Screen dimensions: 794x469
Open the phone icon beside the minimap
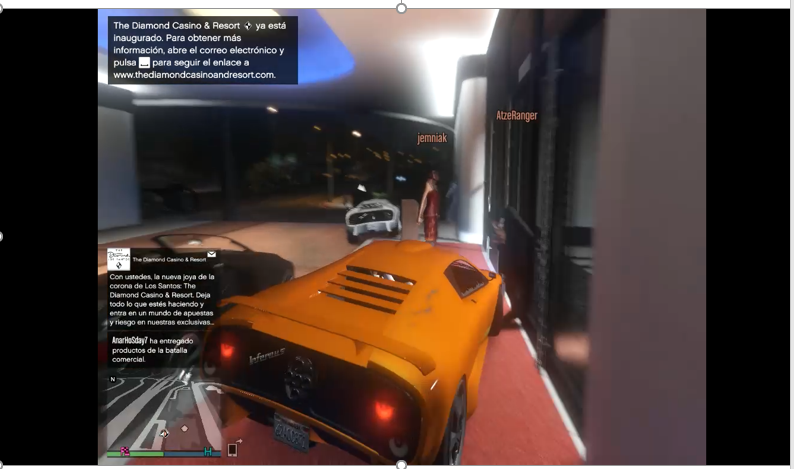233,449
